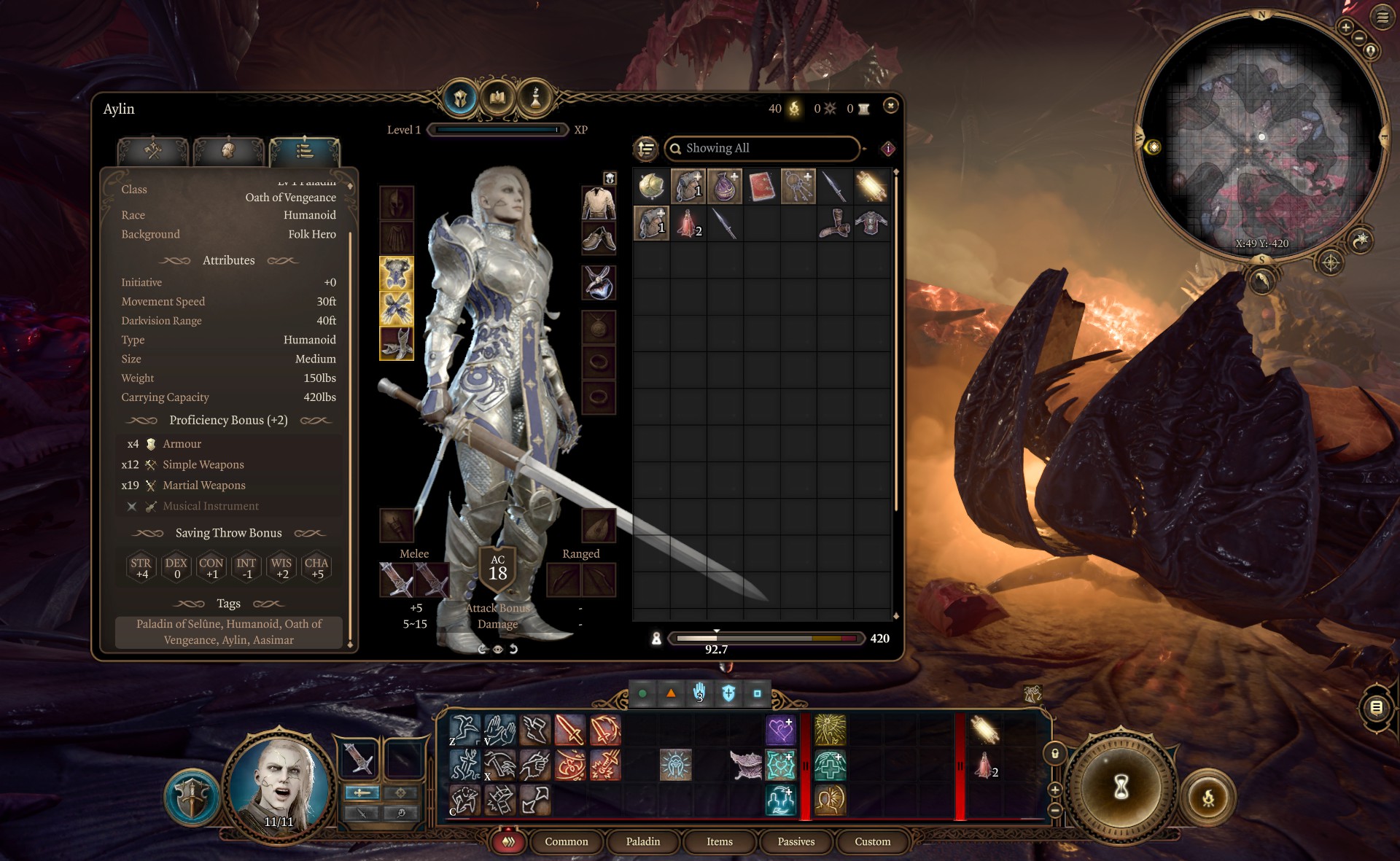This screenshot has width=1400, height=861.
Task: Zoom in on the minimap
Action: point(1345,28)
